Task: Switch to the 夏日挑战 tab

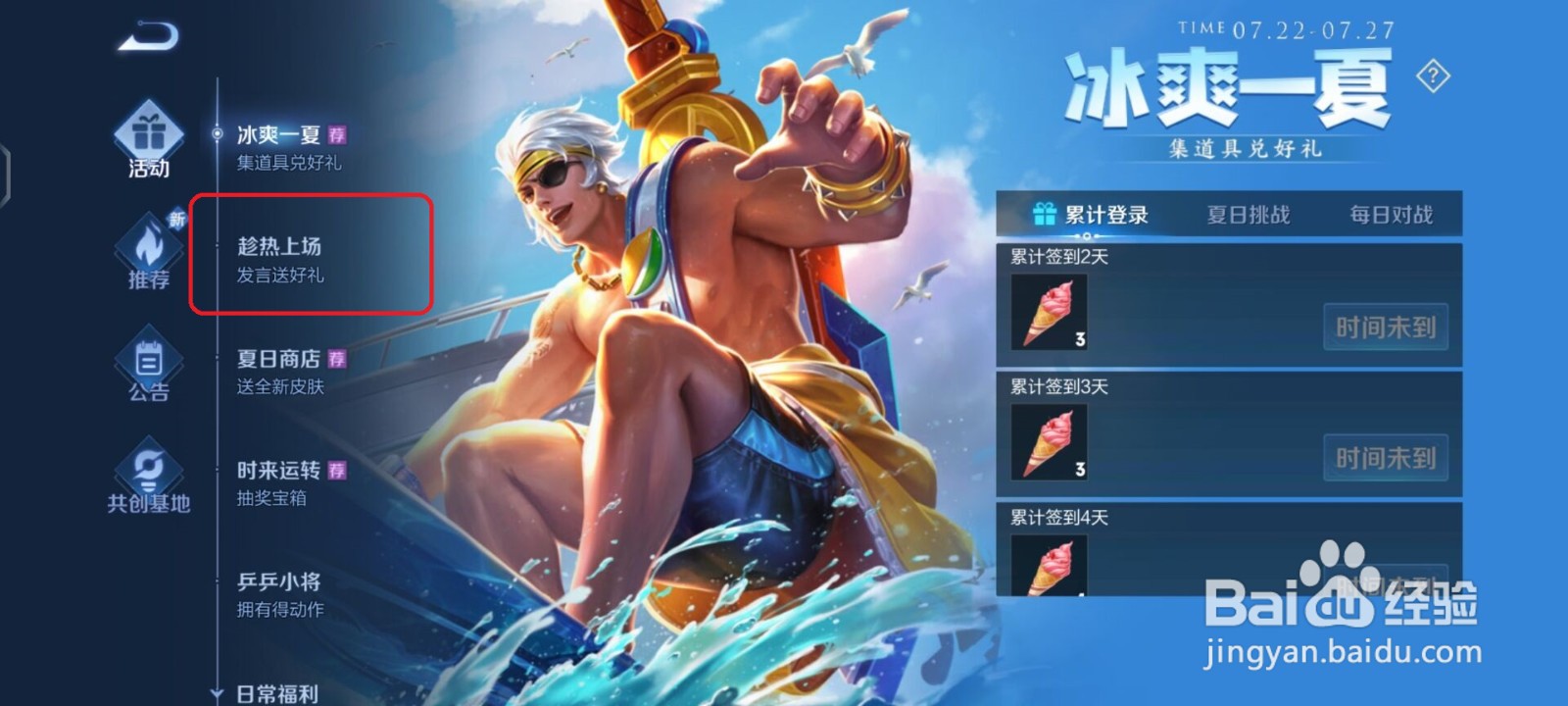Action: pyautogui.click(x=1247, y=212)
